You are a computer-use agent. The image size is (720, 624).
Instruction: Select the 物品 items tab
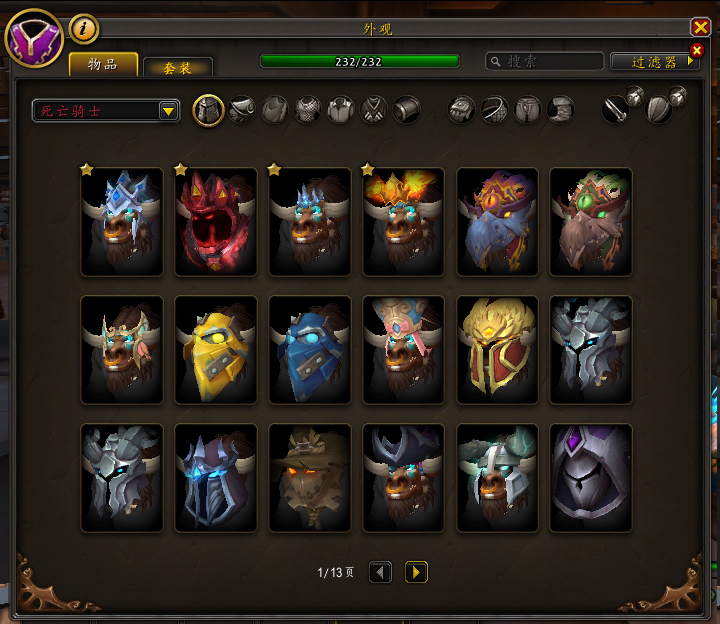(x=103, y=65)
